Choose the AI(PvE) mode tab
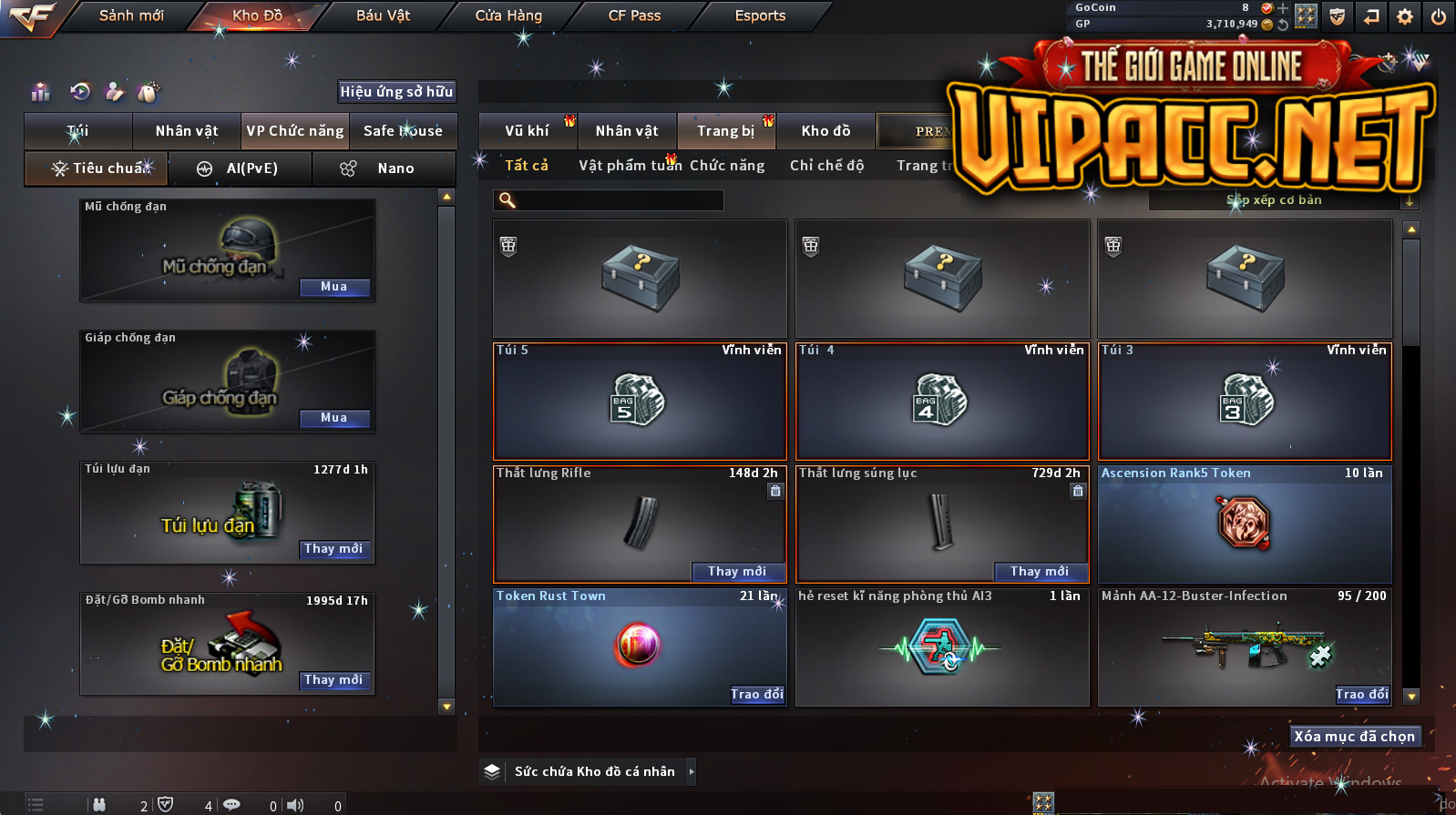This screenshot has width=1456, height=815. [241, 168]
